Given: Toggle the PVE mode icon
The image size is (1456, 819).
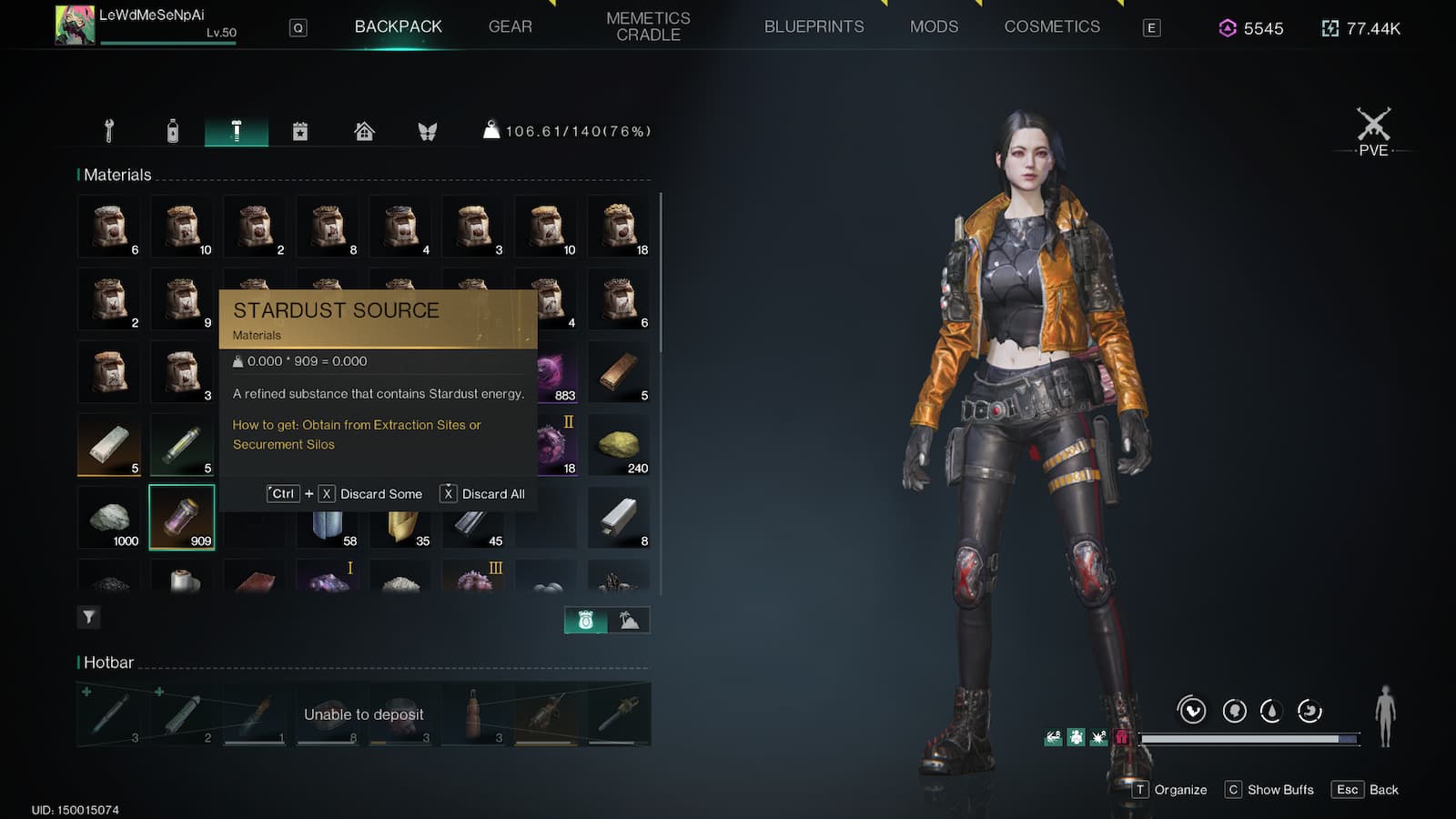Looking at the screenshot, I should coord(1373,132).
